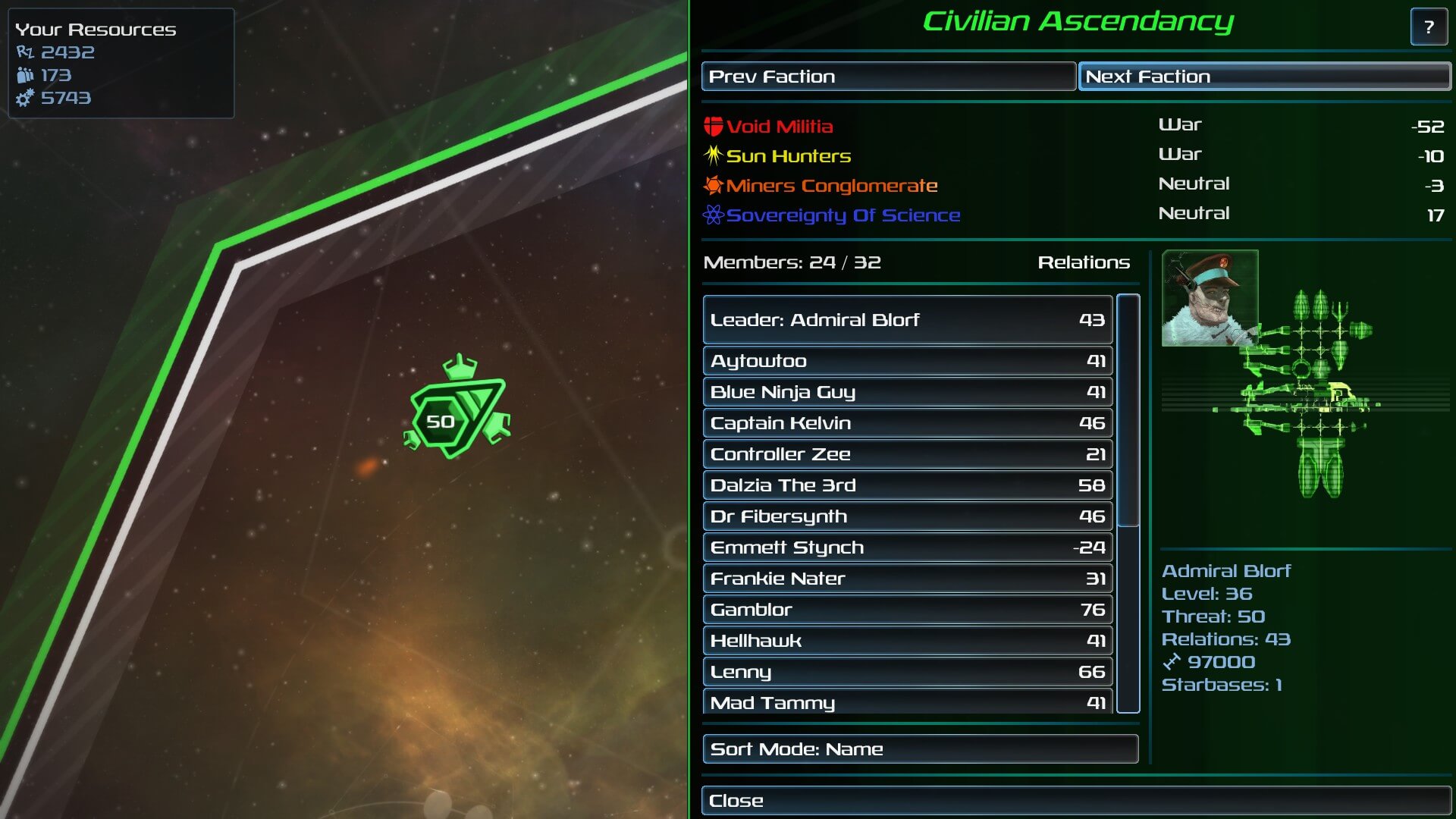Close the faction panel
This screenshot has height=819, width=1456.
(x=1076, y=801)
